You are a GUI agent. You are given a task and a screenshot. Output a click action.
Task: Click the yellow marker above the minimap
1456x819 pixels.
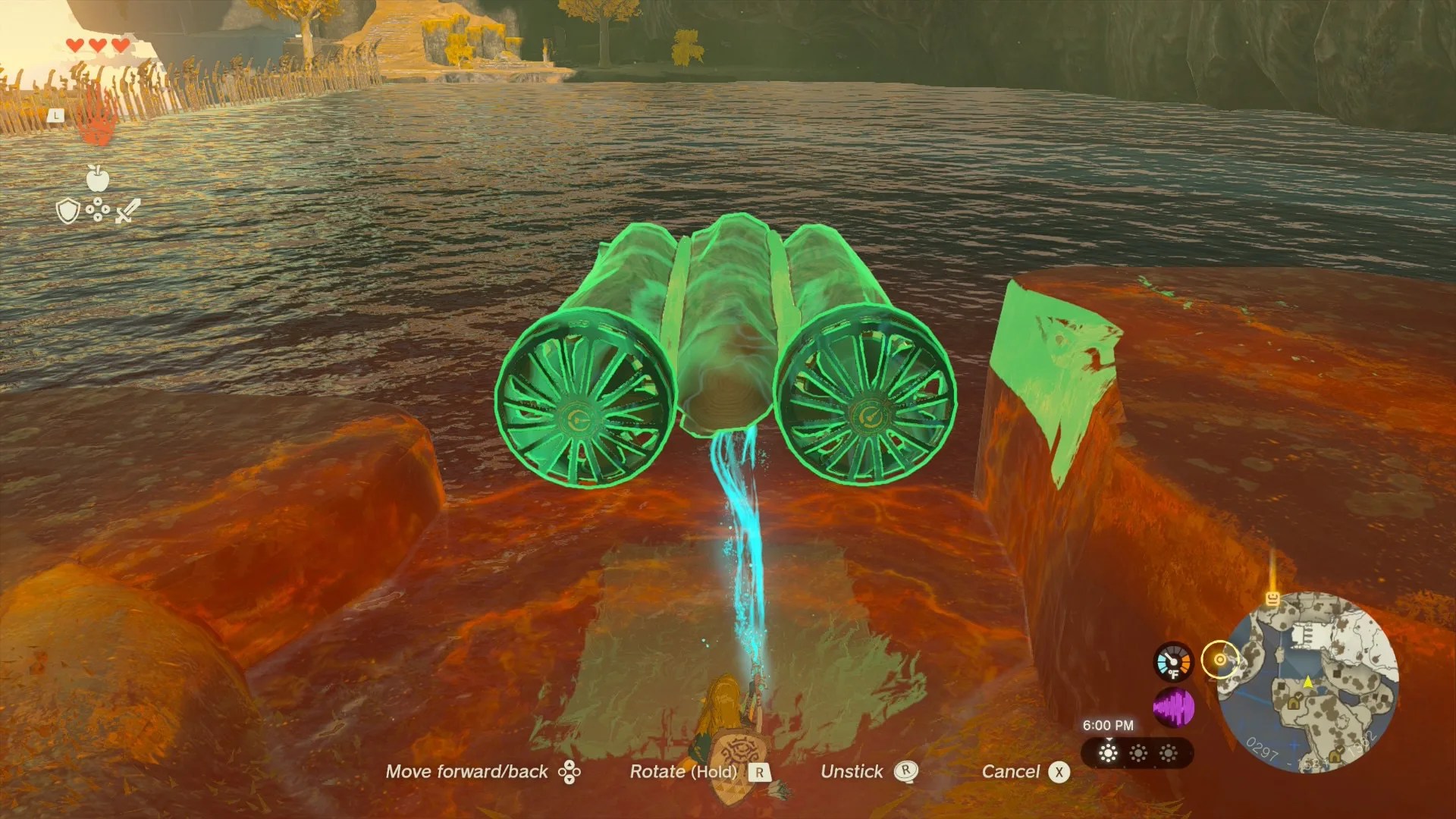click(x=1272, y=598)
